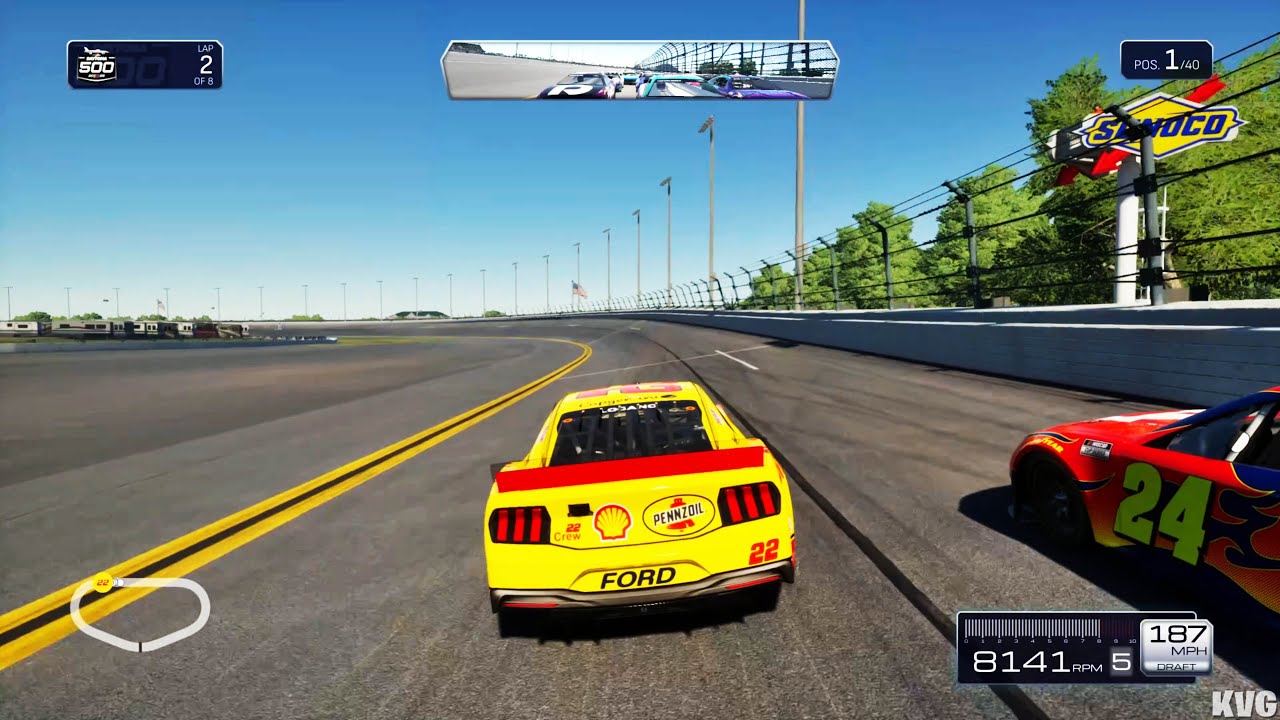The height and width of the screenshot is (720, 1280).
Task: Click the KVG watermark in the corner
Action: [1243, 701]
